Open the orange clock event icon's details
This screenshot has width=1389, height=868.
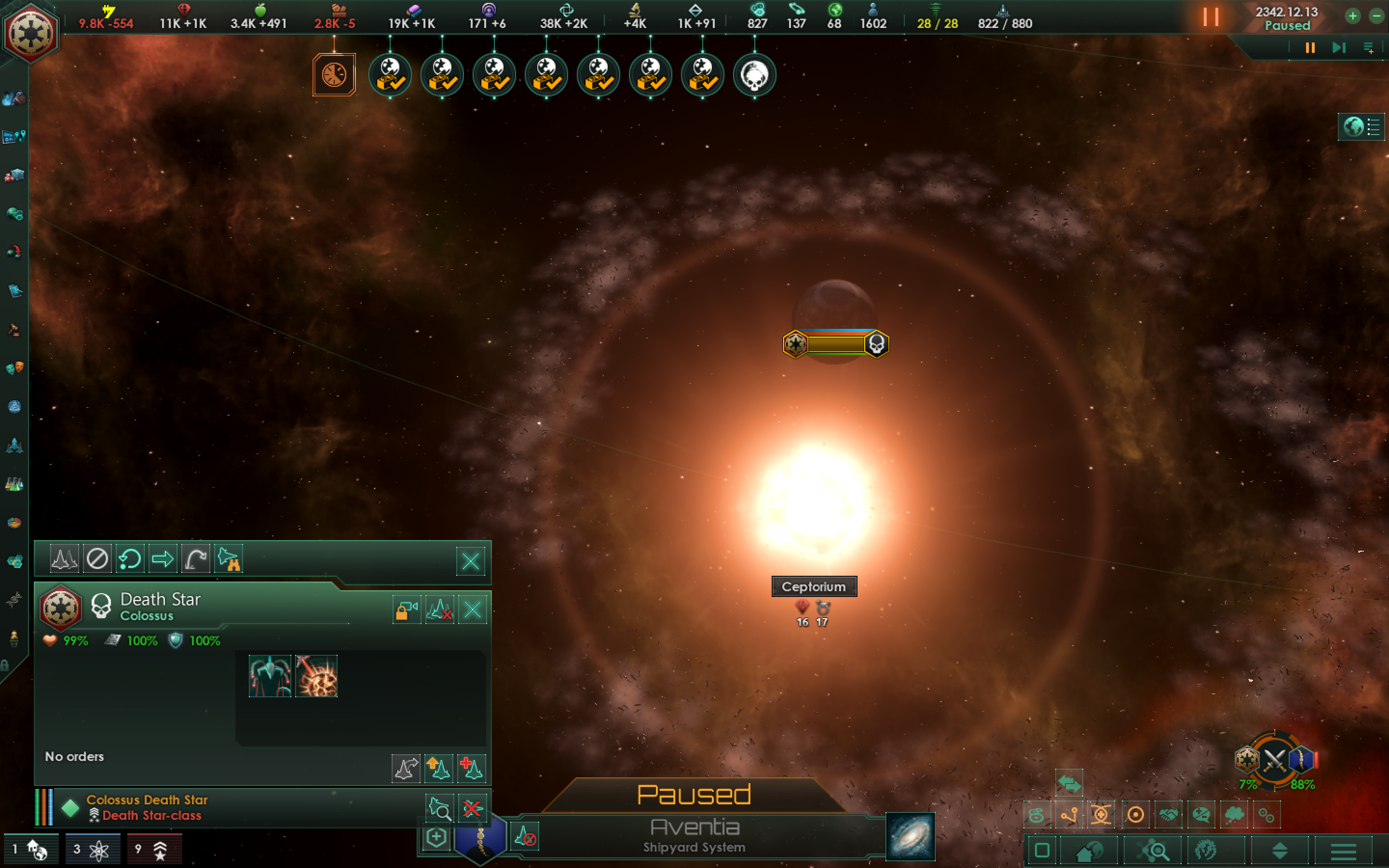[x=335, y=75]
